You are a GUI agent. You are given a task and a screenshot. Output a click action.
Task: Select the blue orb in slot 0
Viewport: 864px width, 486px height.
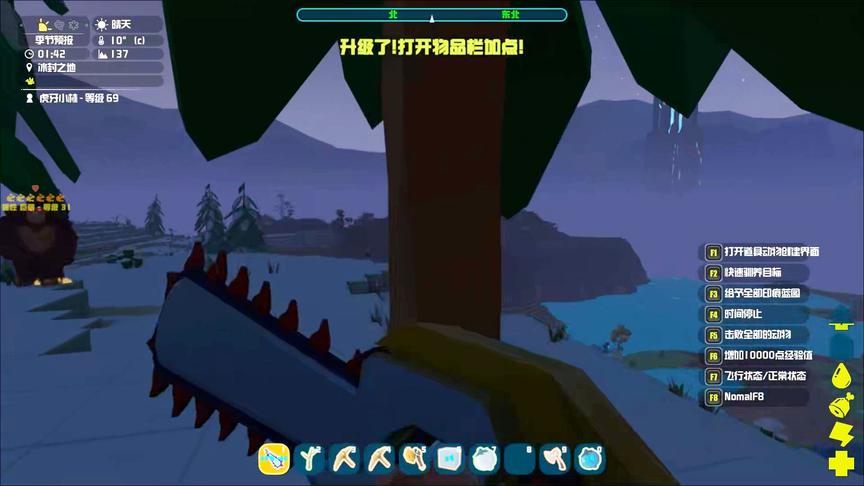point(590,458)
